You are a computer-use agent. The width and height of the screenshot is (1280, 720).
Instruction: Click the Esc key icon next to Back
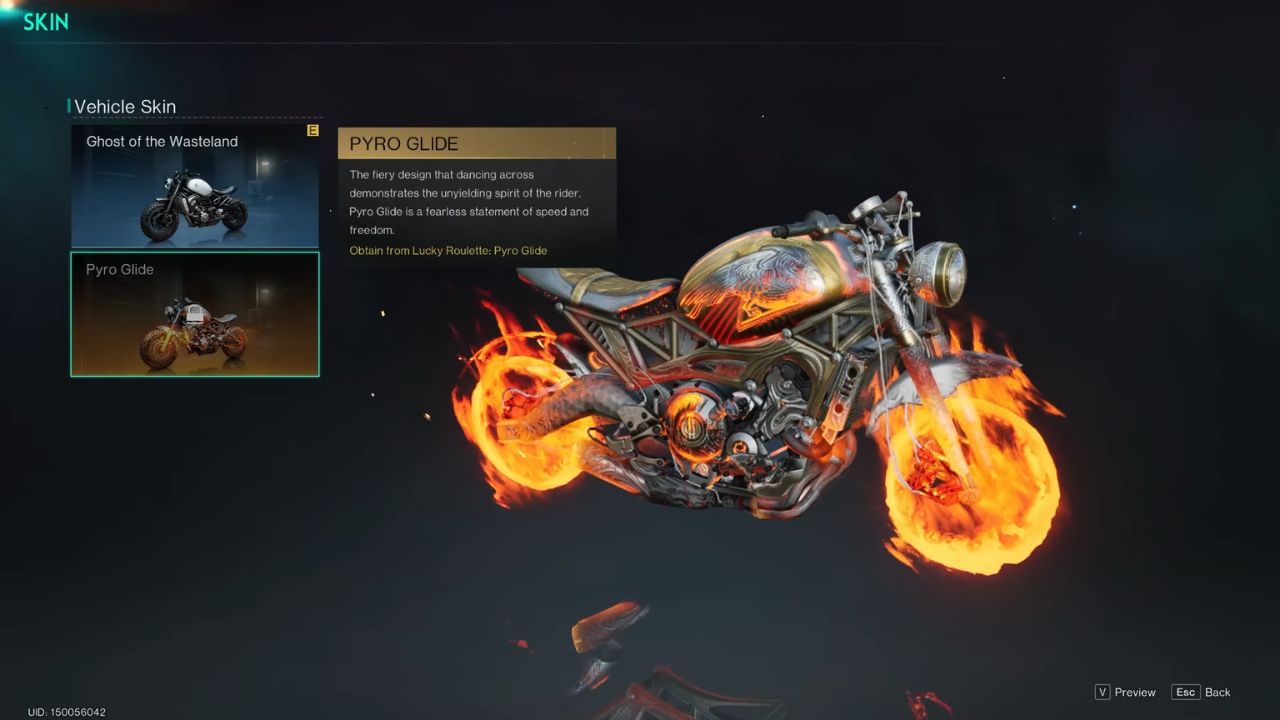[1186, 692]
